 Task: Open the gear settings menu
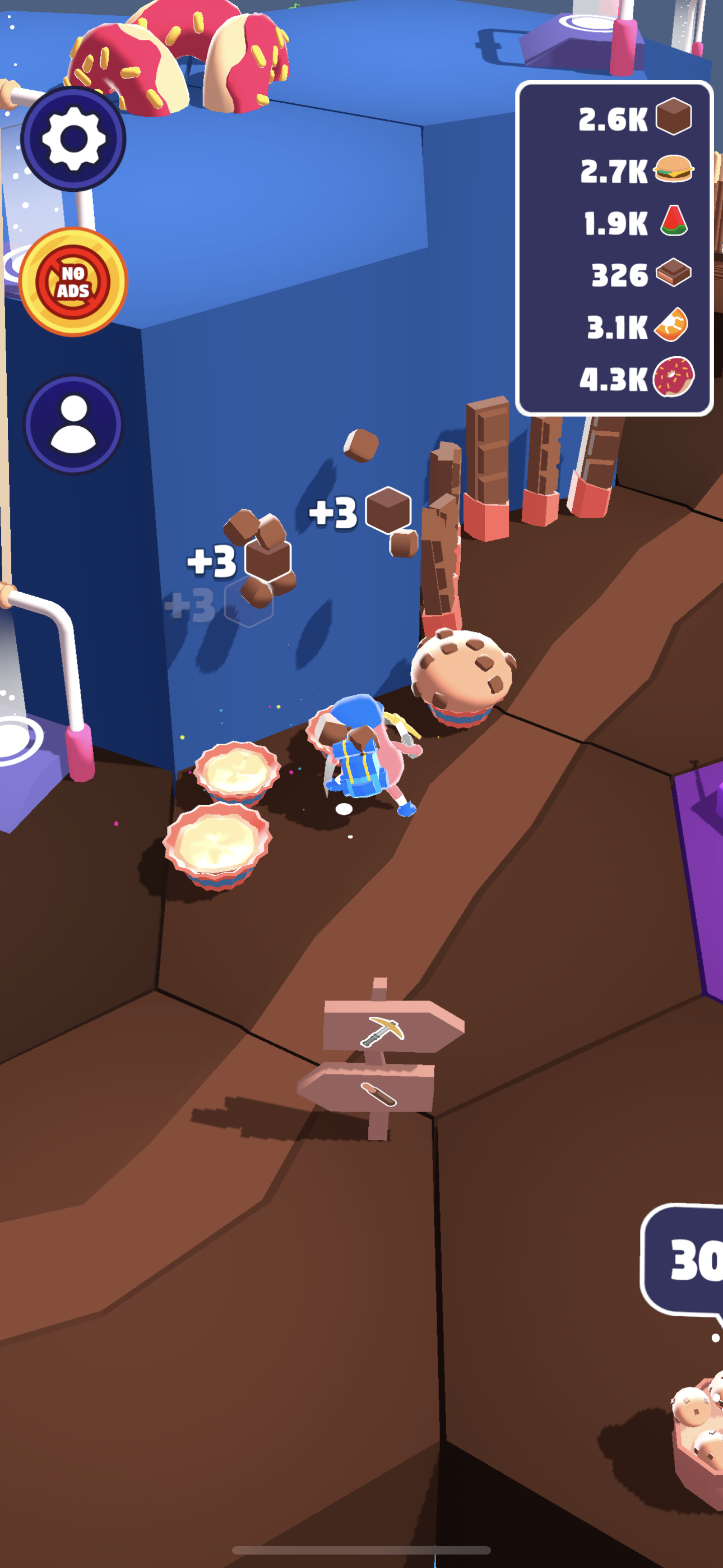73,140
